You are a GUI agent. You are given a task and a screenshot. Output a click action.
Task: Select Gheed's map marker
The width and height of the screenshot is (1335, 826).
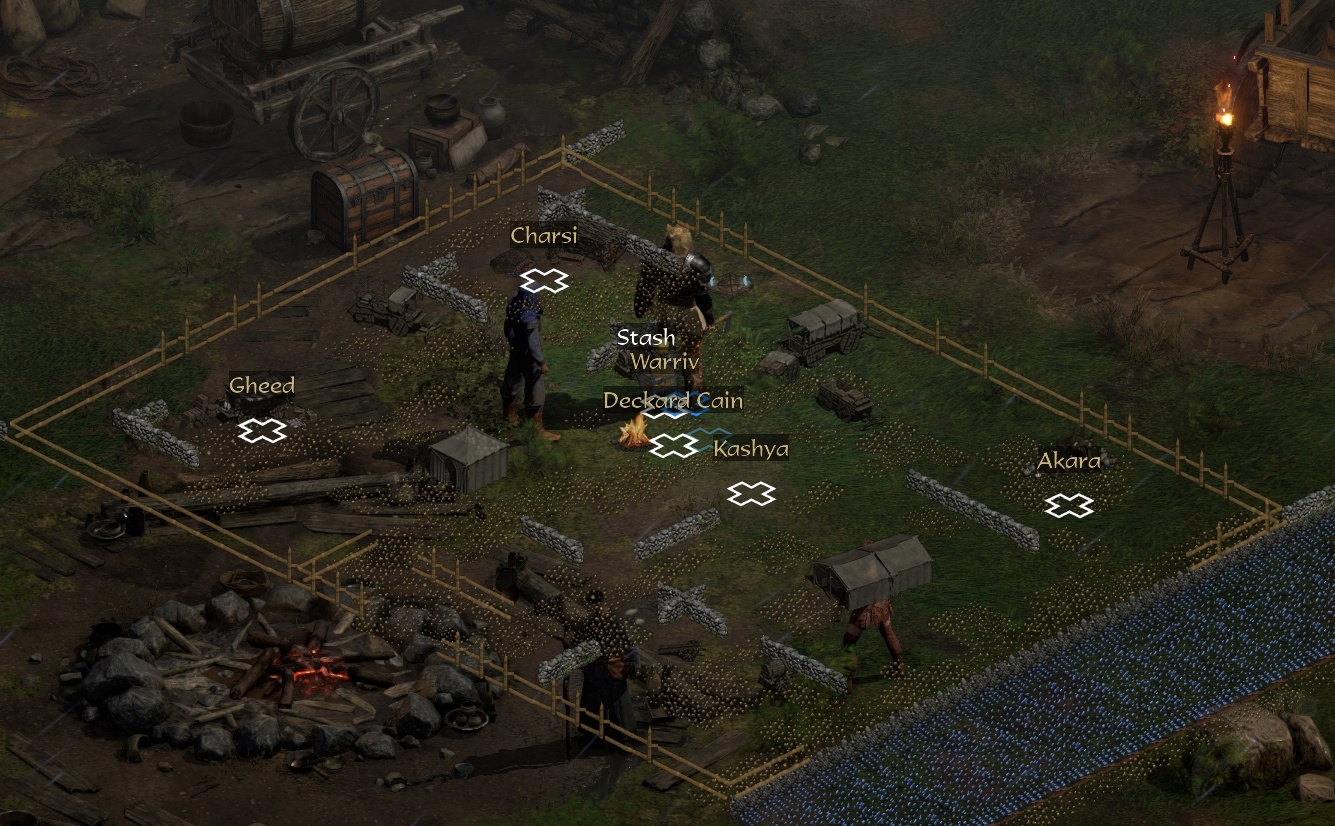pyautogui.click(x=262, y=431)
